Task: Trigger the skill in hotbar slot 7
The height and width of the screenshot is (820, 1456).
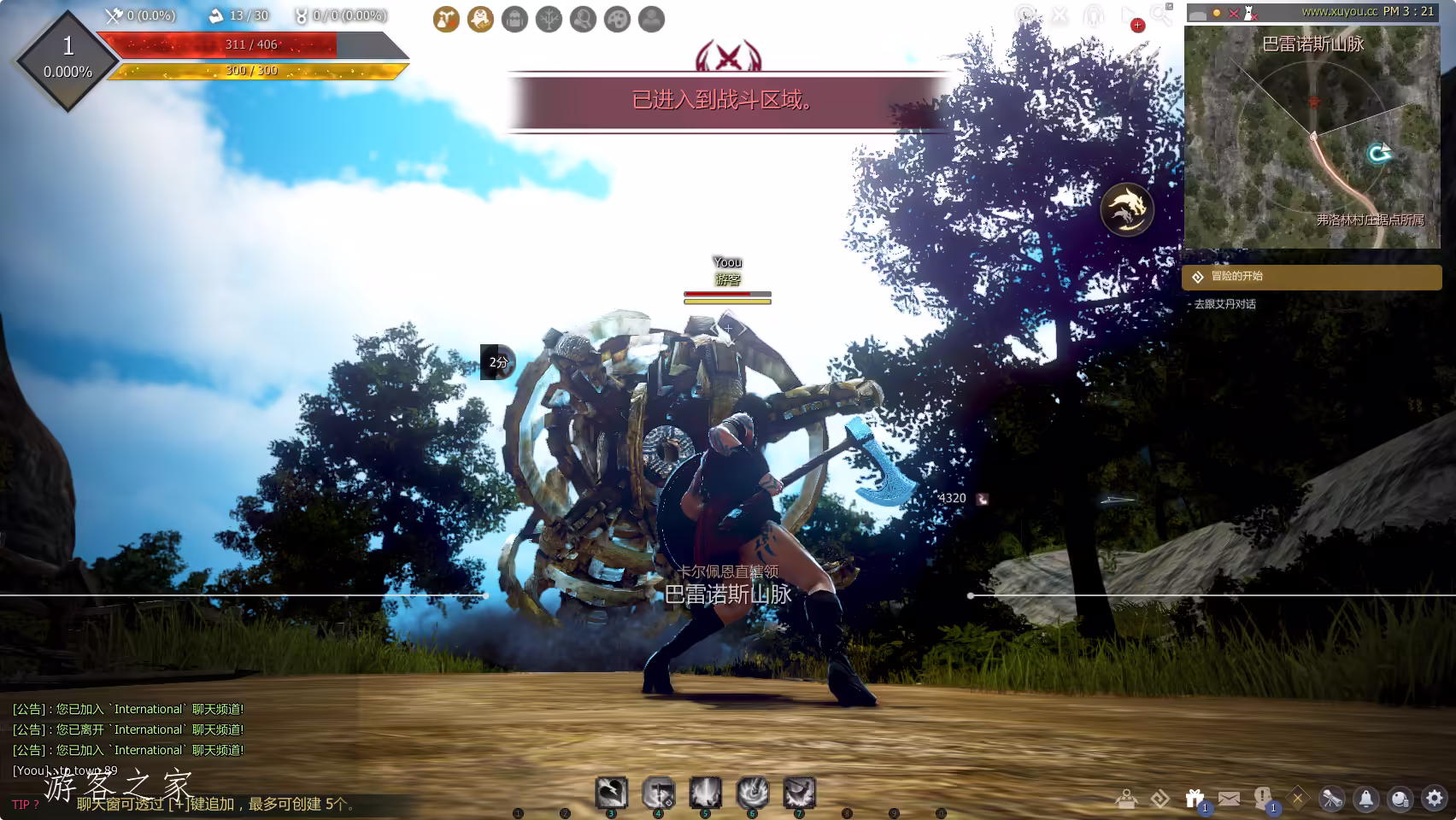Action: (800, 793)
